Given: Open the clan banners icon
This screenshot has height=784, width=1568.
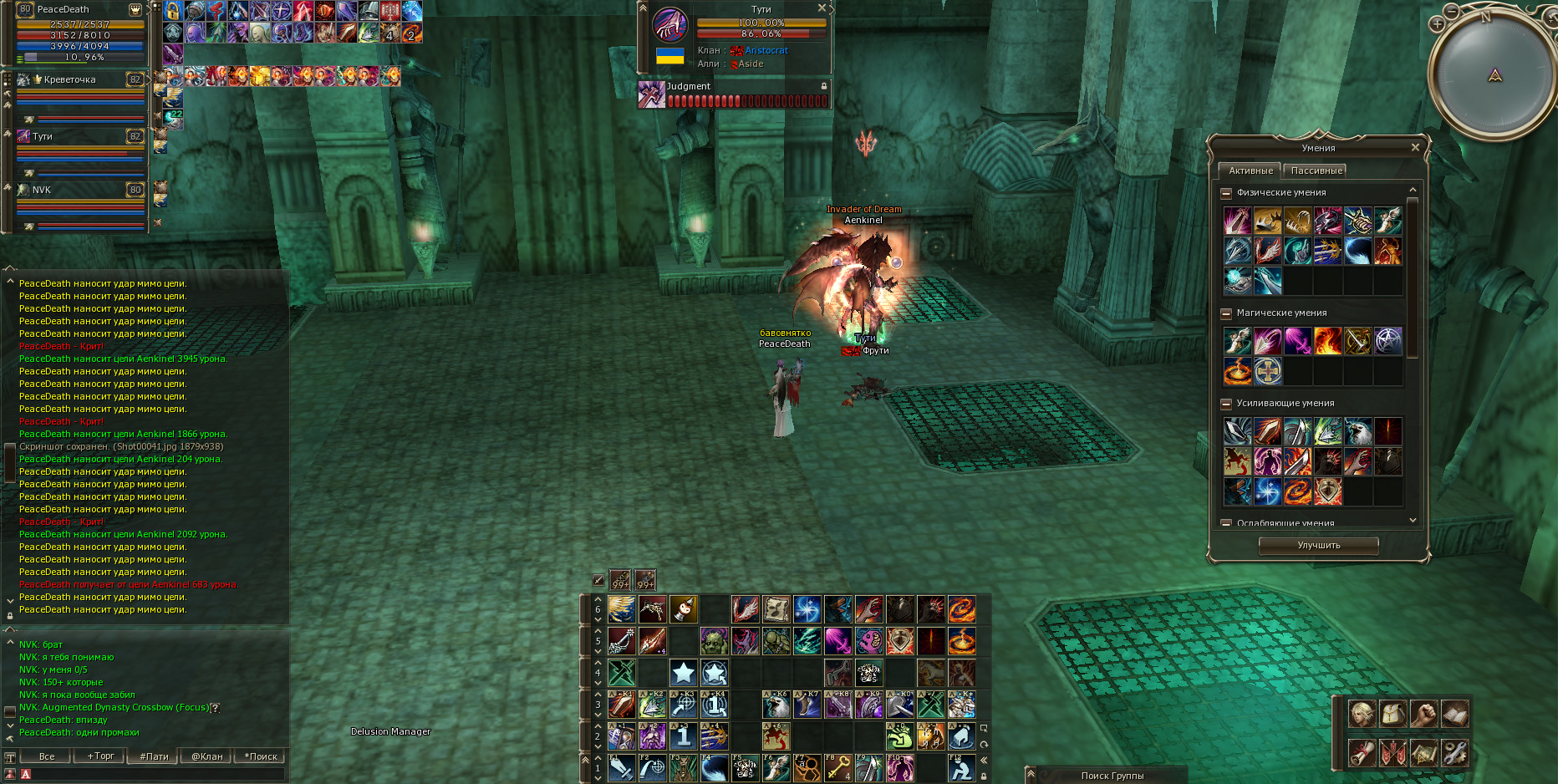Looking at the screenshot, I should point(1392,752).
